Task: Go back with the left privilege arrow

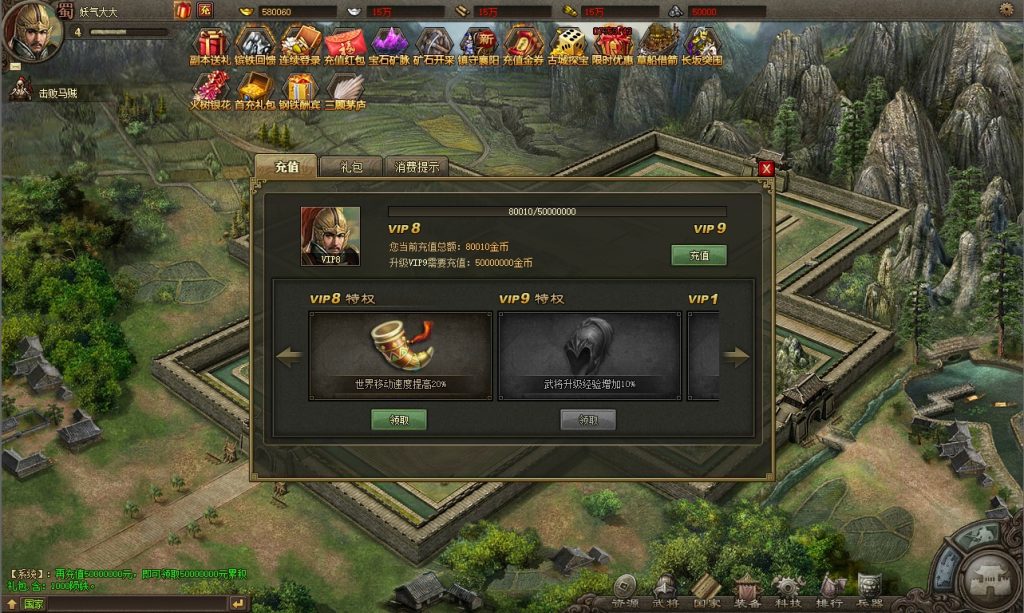Action: [x=290, y=356]
